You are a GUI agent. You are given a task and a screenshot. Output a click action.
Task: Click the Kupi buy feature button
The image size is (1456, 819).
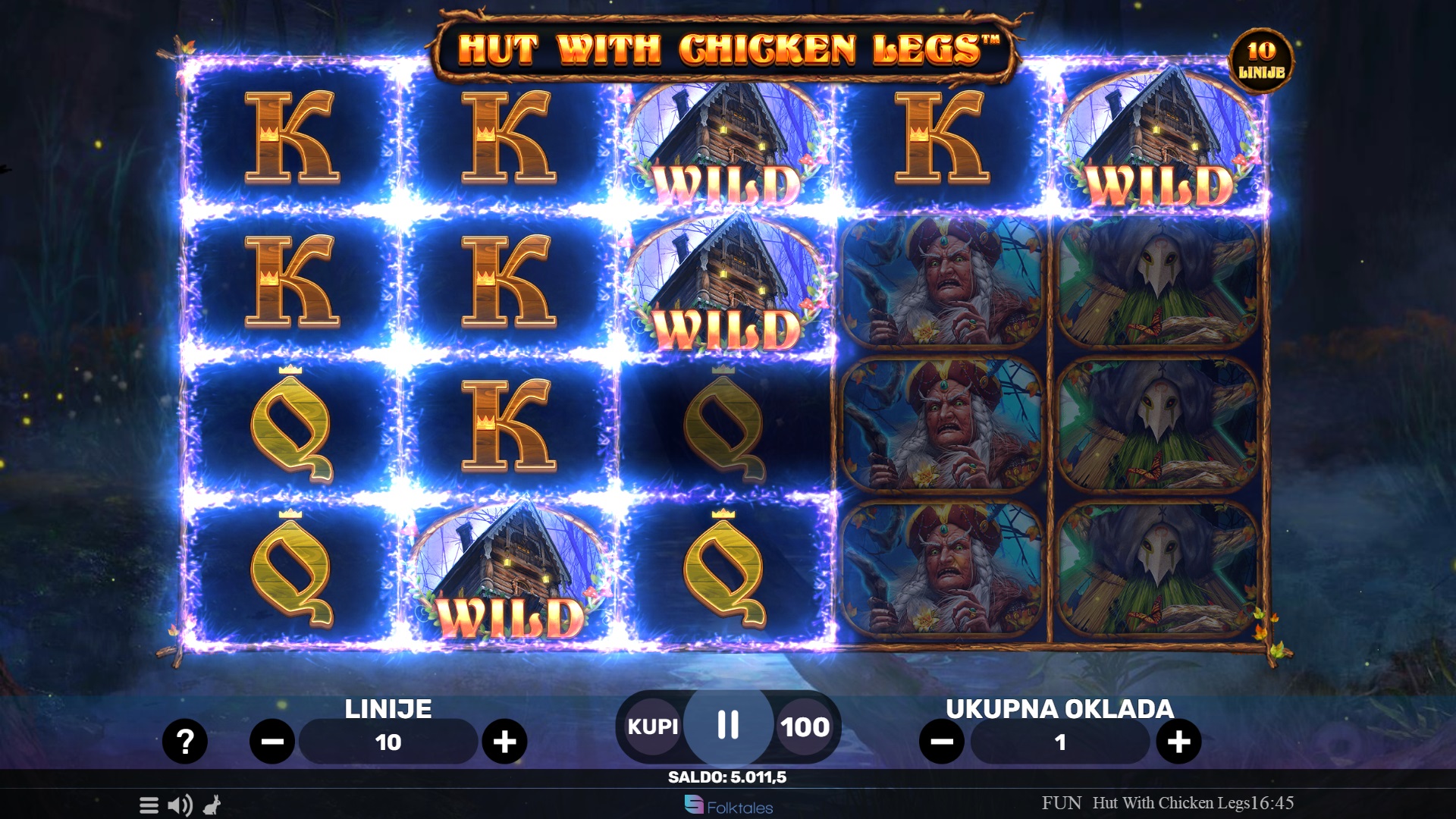coord(652,726)
